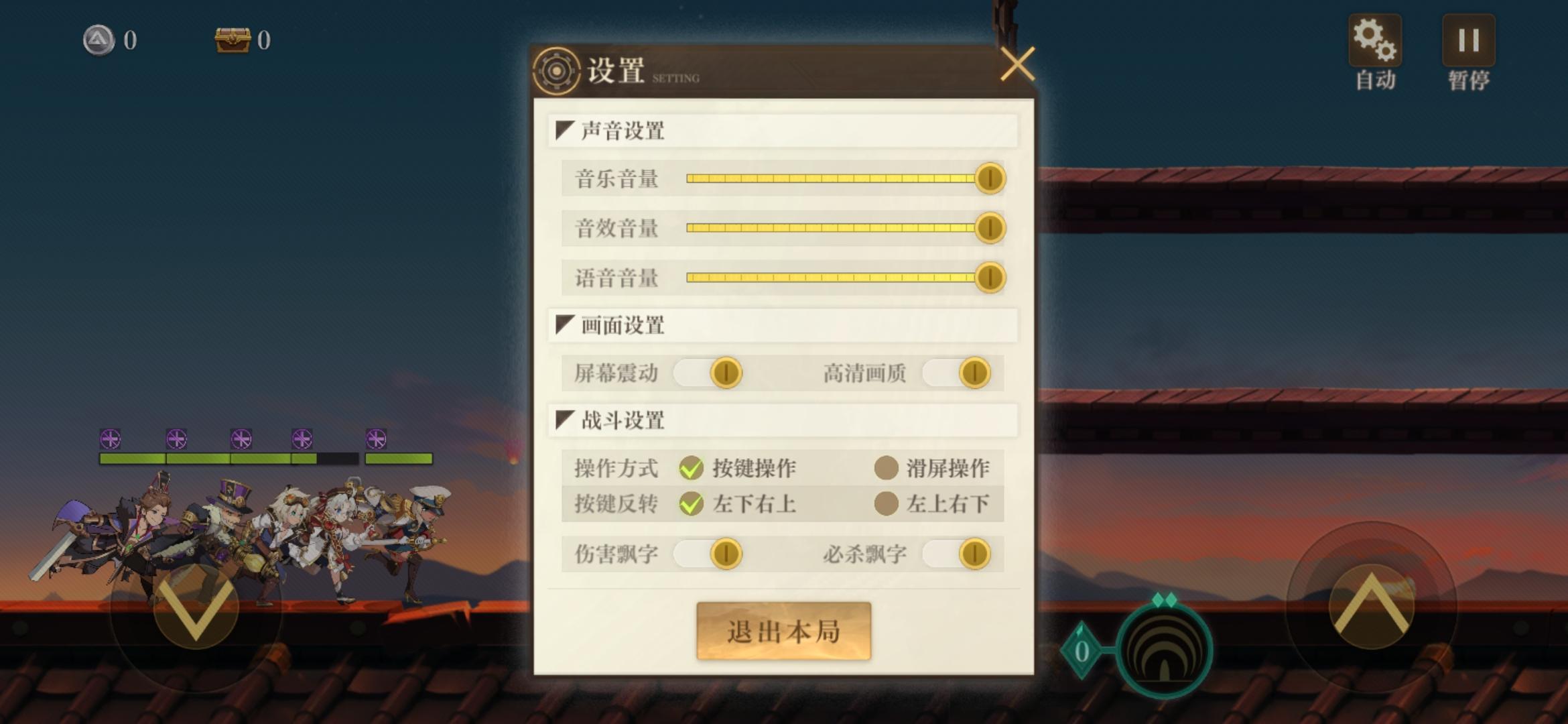Close the settings dialog with the X
1568x724 pixels.
click(1019, 64)
